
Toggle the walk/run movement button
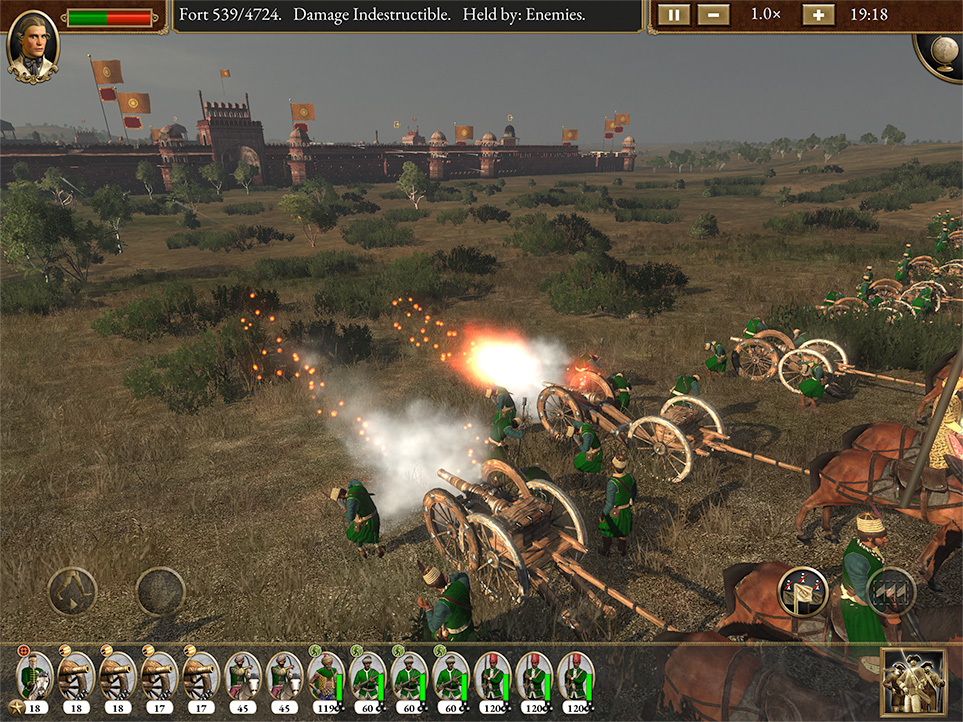[72, 592]
